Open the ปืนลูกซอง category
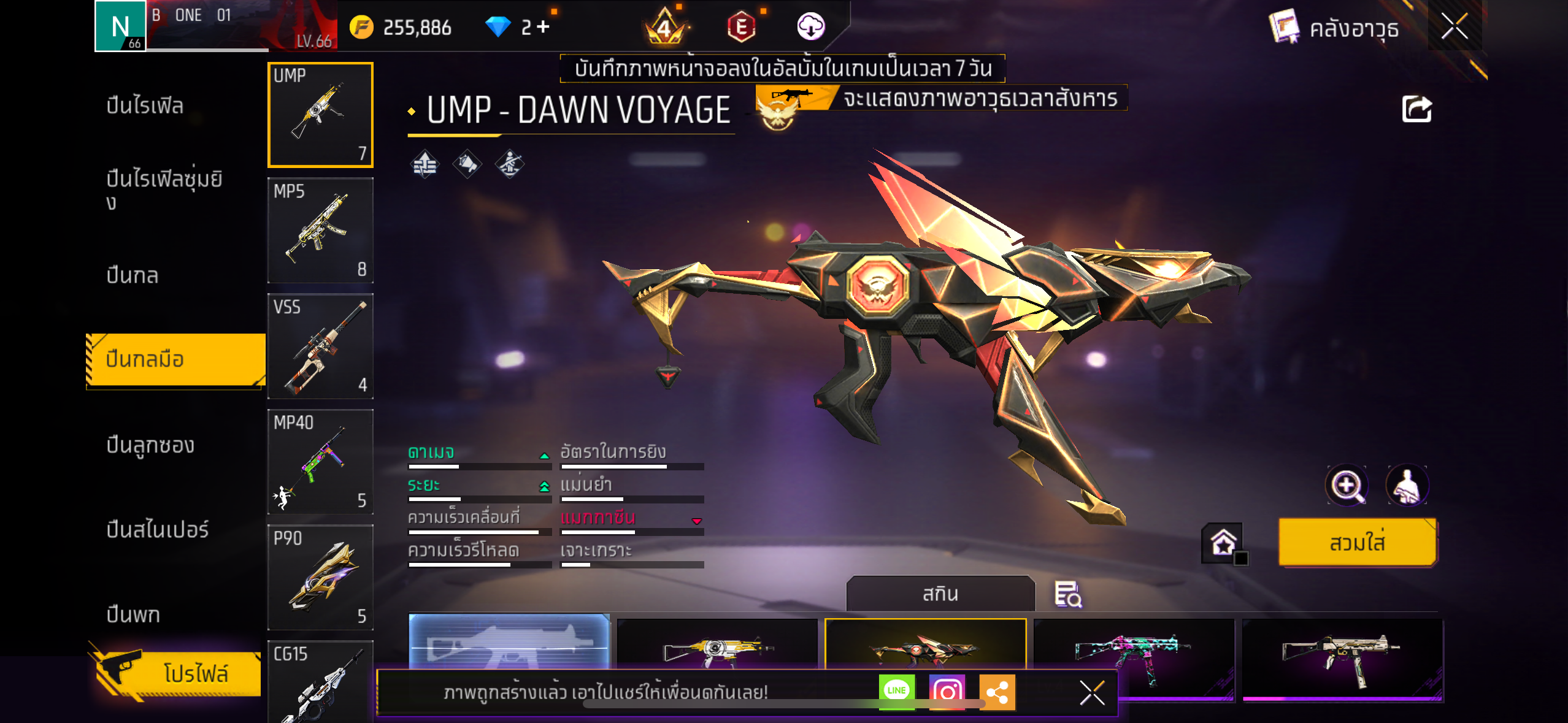This screenshot has width=1568, height=723. pos(150,445)
